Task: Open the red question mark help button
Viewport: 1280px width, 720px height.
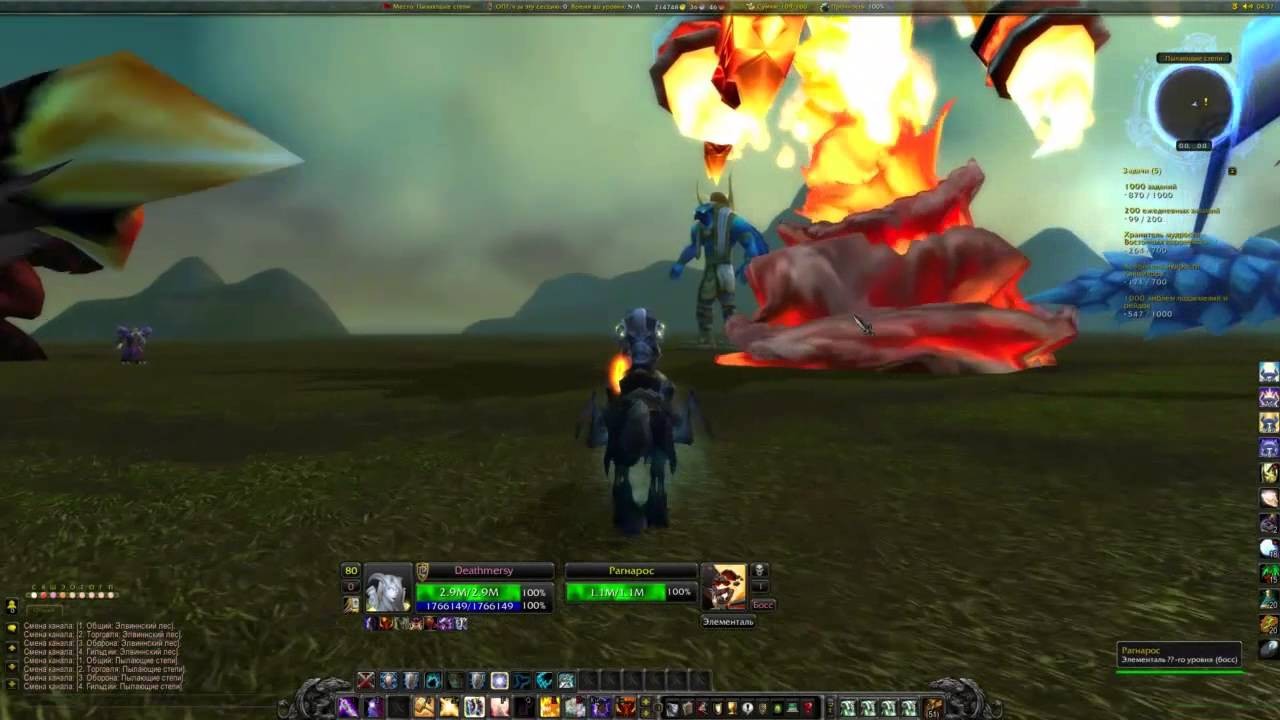Action: 808,708
